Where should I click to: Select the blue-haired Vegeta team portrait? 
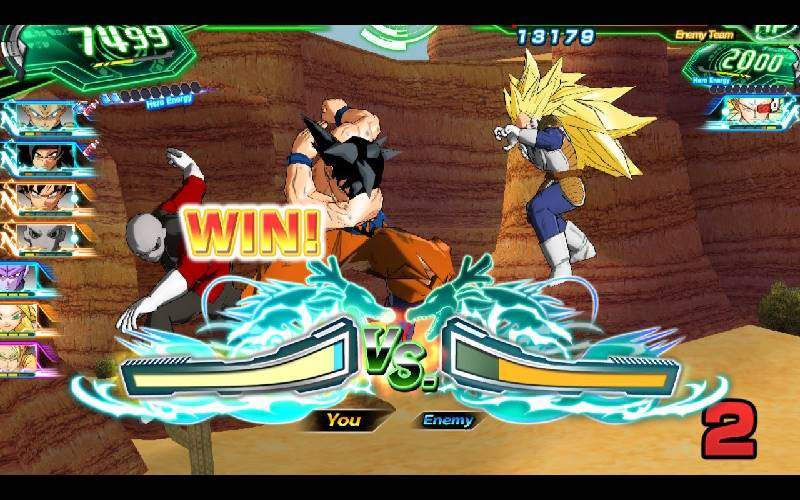coord(43,117)
